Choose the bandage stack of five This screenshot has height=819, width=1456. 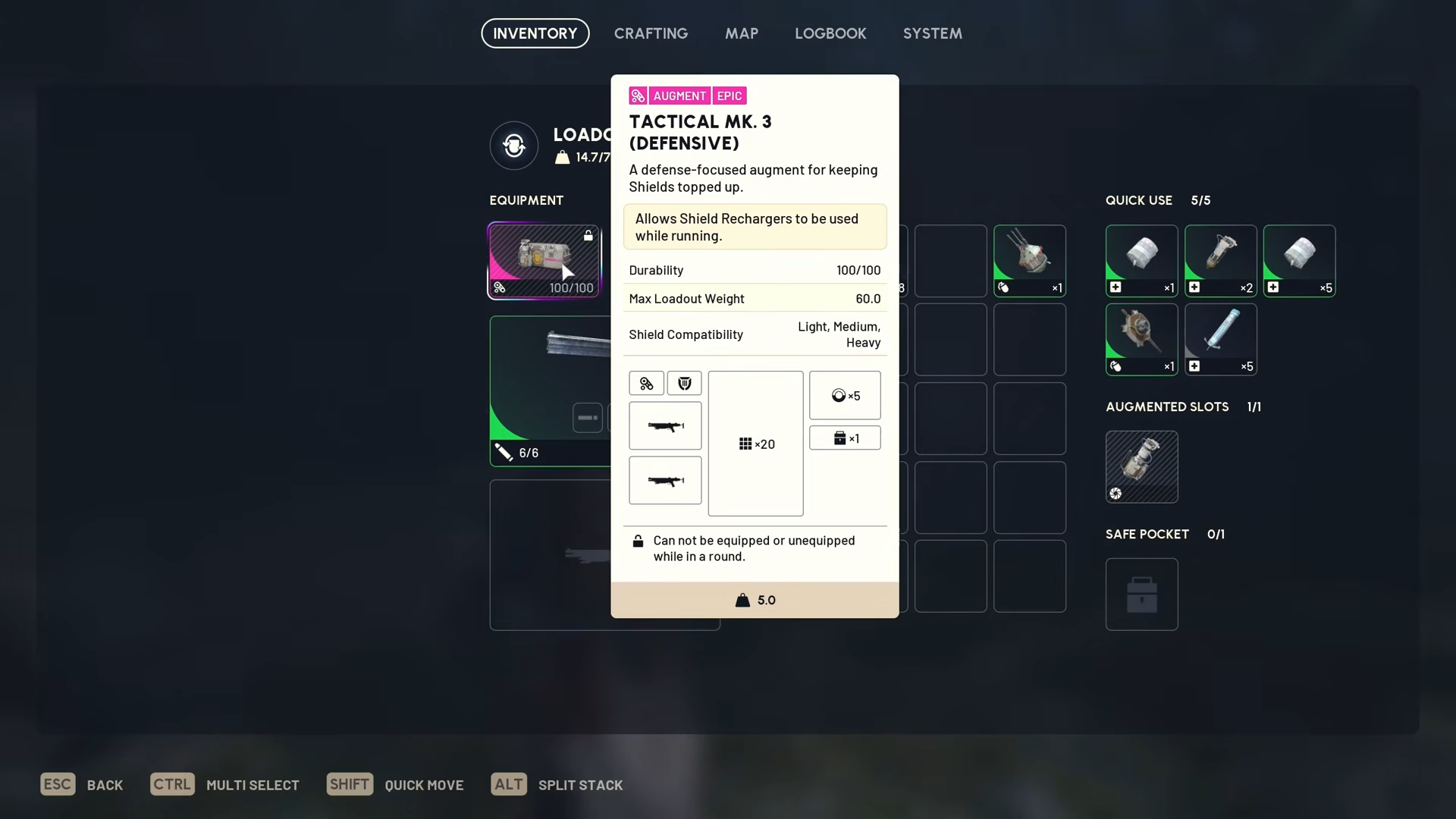(1299, 260)
